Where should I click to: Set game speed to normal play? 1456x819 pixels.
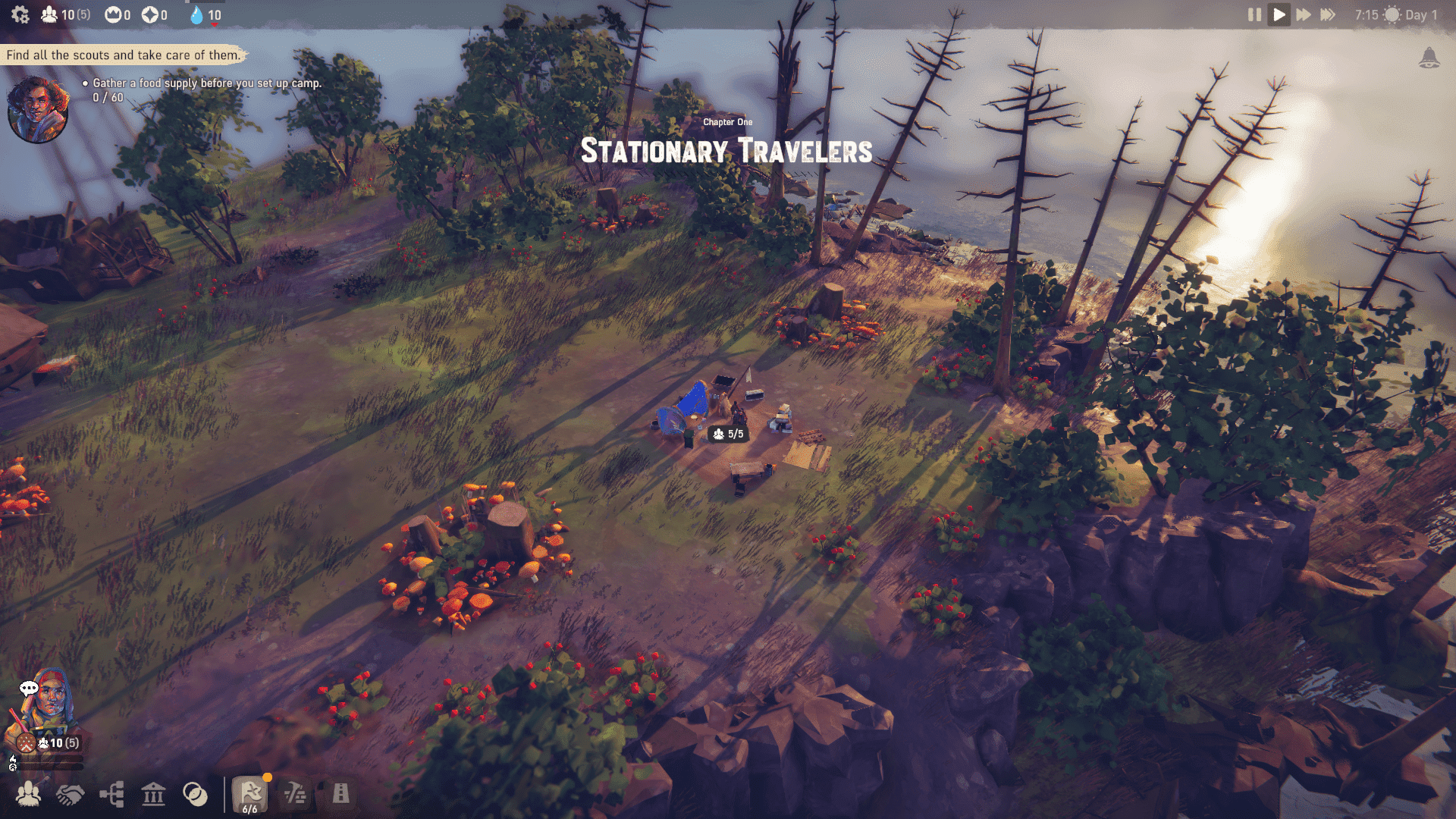tap(1279, 14)
